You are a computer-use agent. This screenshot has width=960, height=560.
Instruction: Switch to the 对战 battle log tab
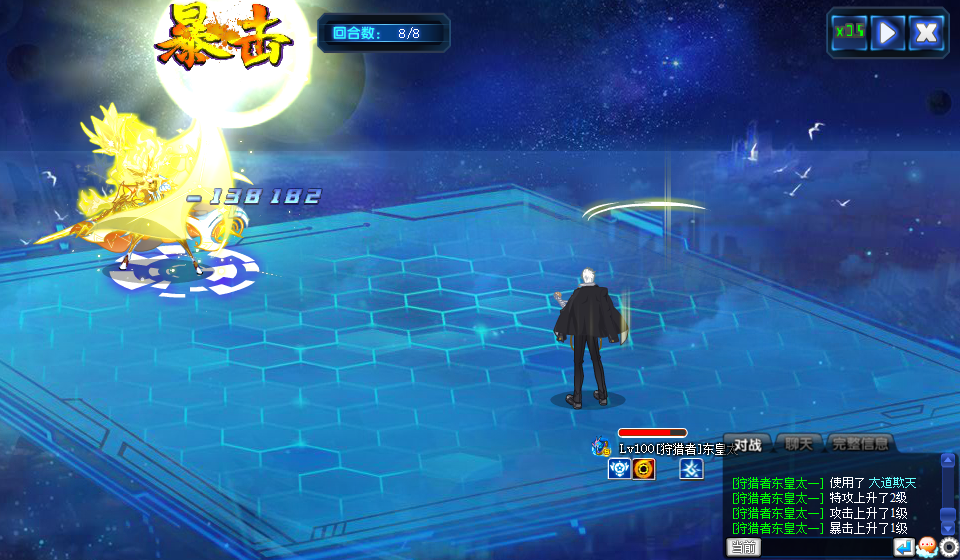[x=748, y=444]
